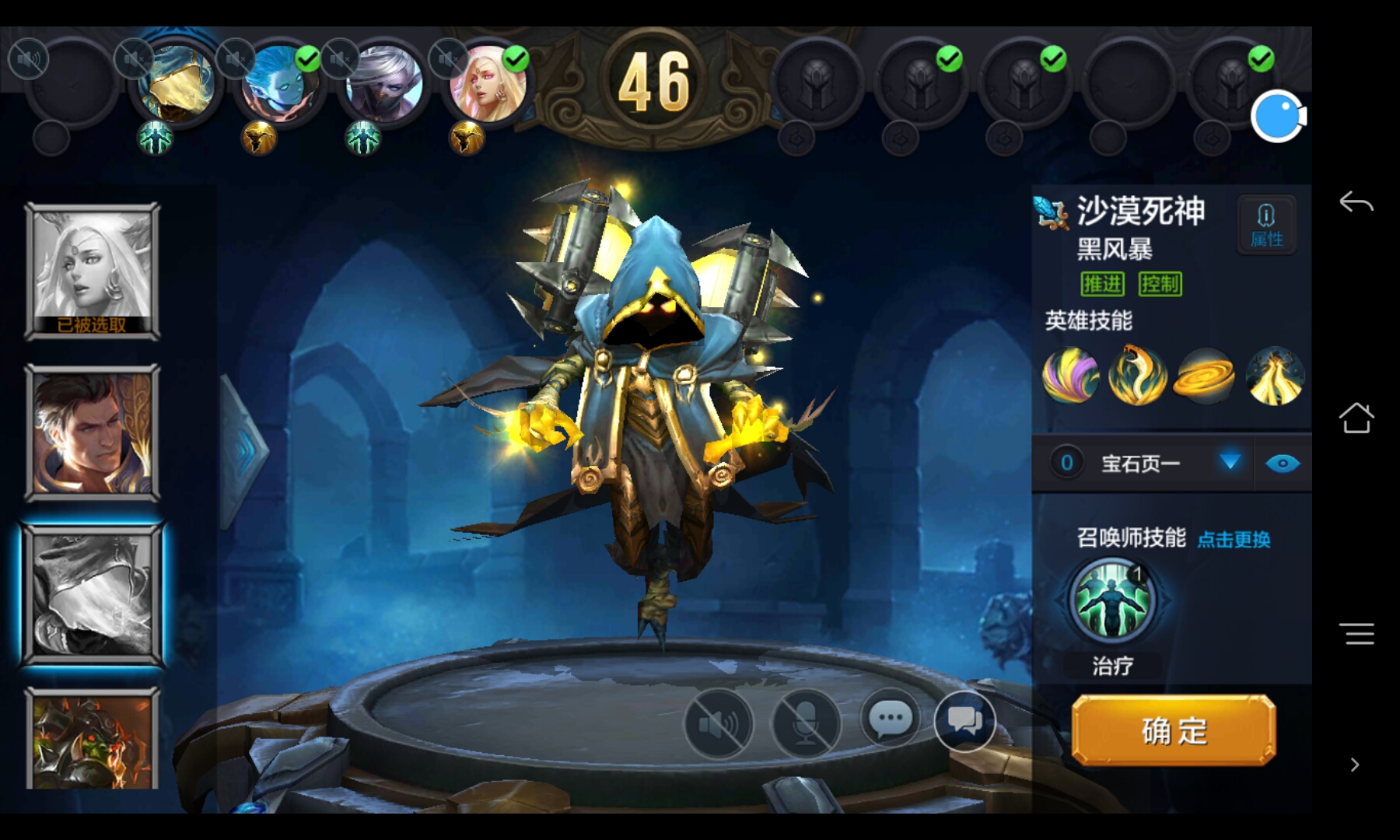This screenshot has width=1400, height=840.
Task: Tap the blue screen recording button
Action: [1278, 117]
